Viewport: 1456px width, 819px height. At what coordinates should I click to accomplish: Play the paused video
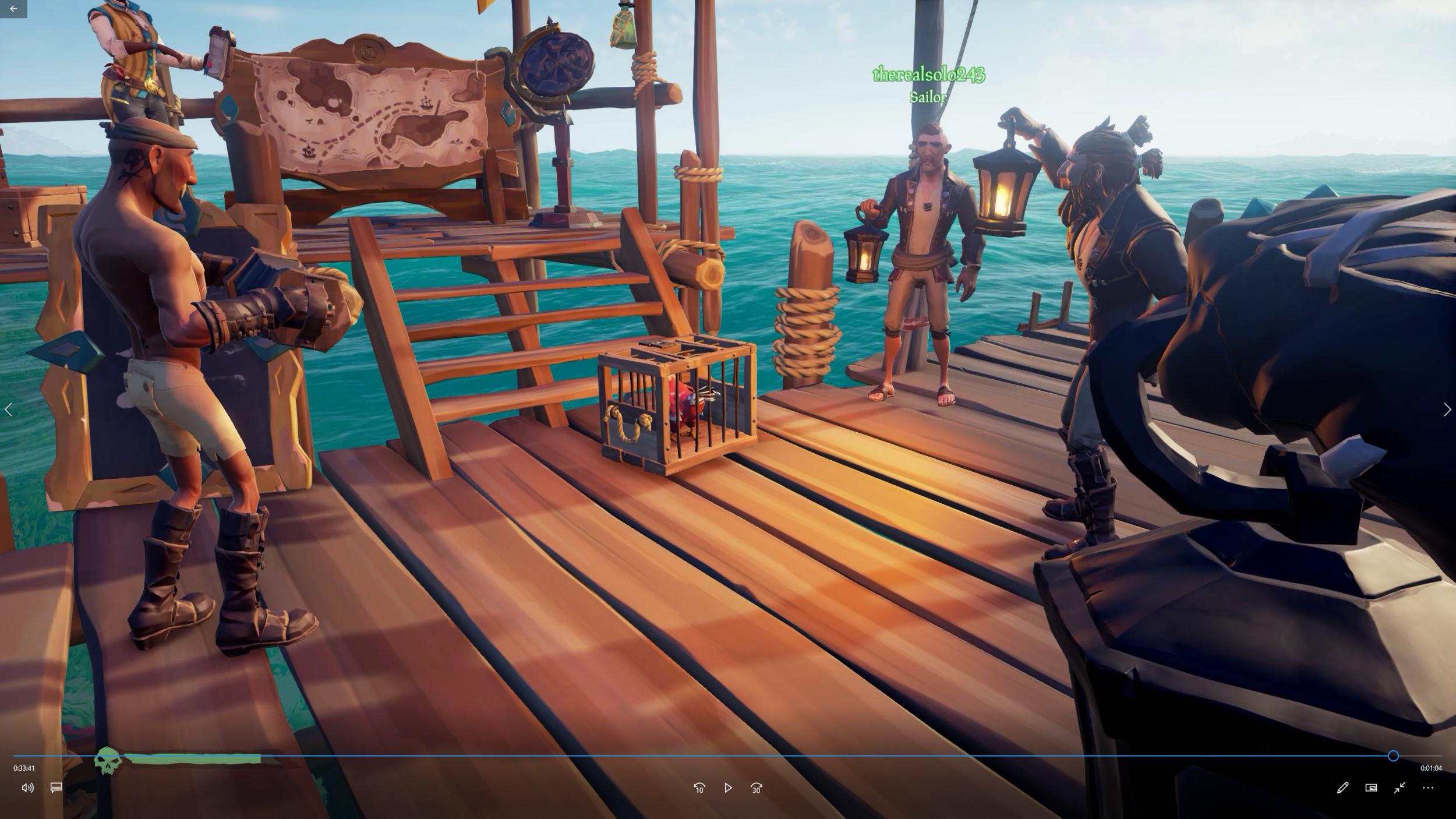(727, 788)
